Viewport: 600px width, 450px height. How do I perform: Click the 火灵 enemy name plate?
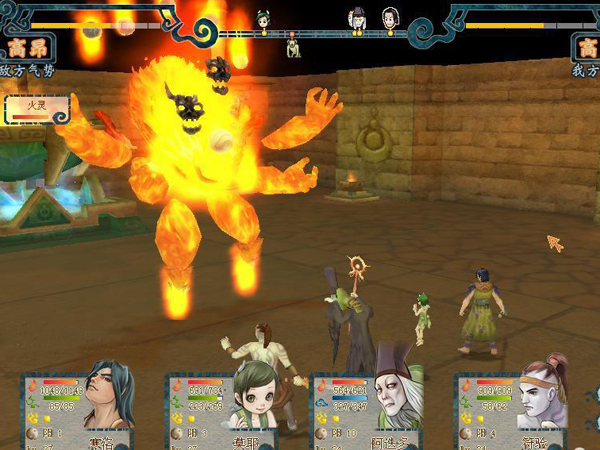pos(38,108)
